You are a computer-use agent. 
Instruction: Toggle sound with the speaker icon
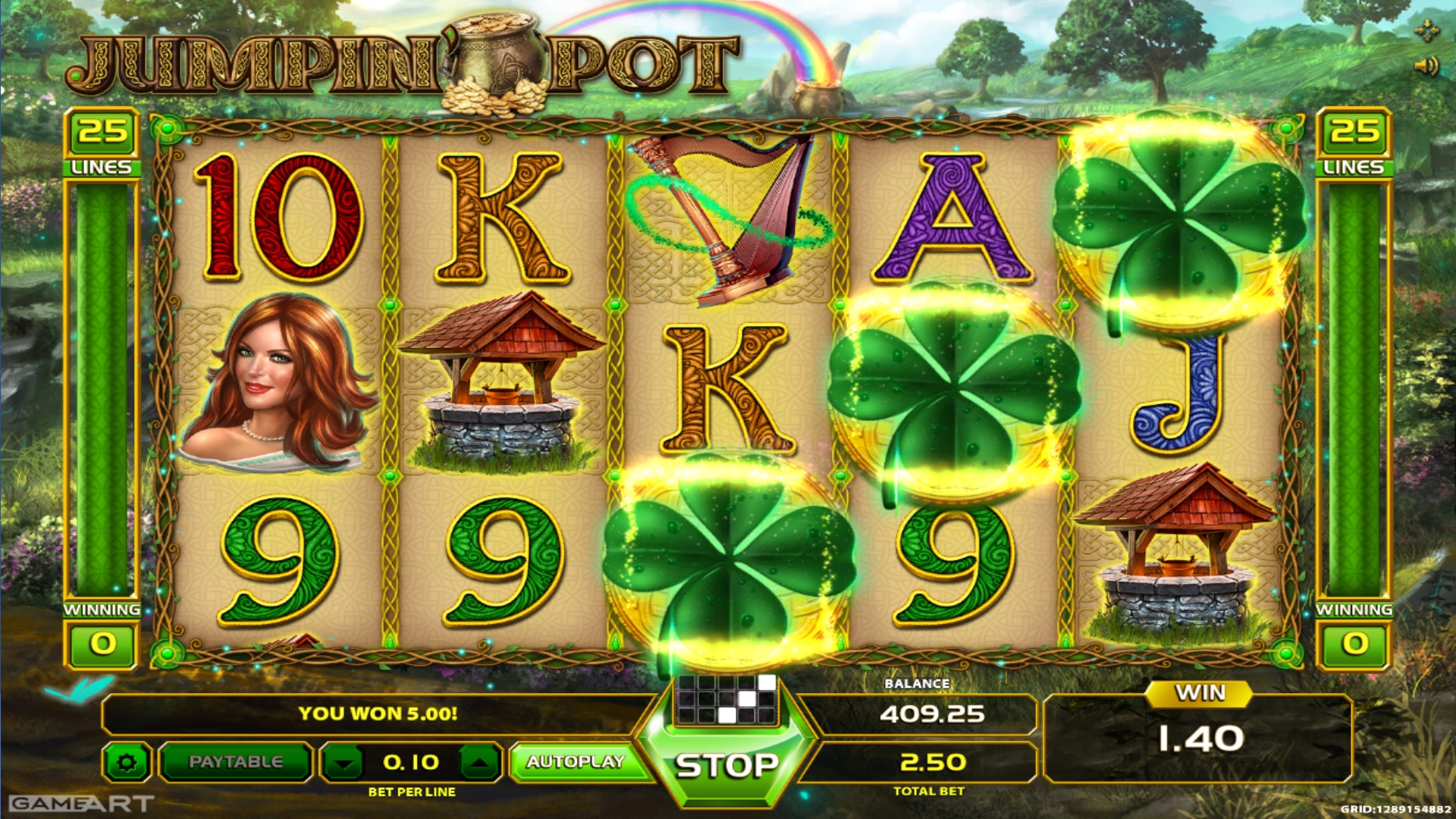[1426, 67]
